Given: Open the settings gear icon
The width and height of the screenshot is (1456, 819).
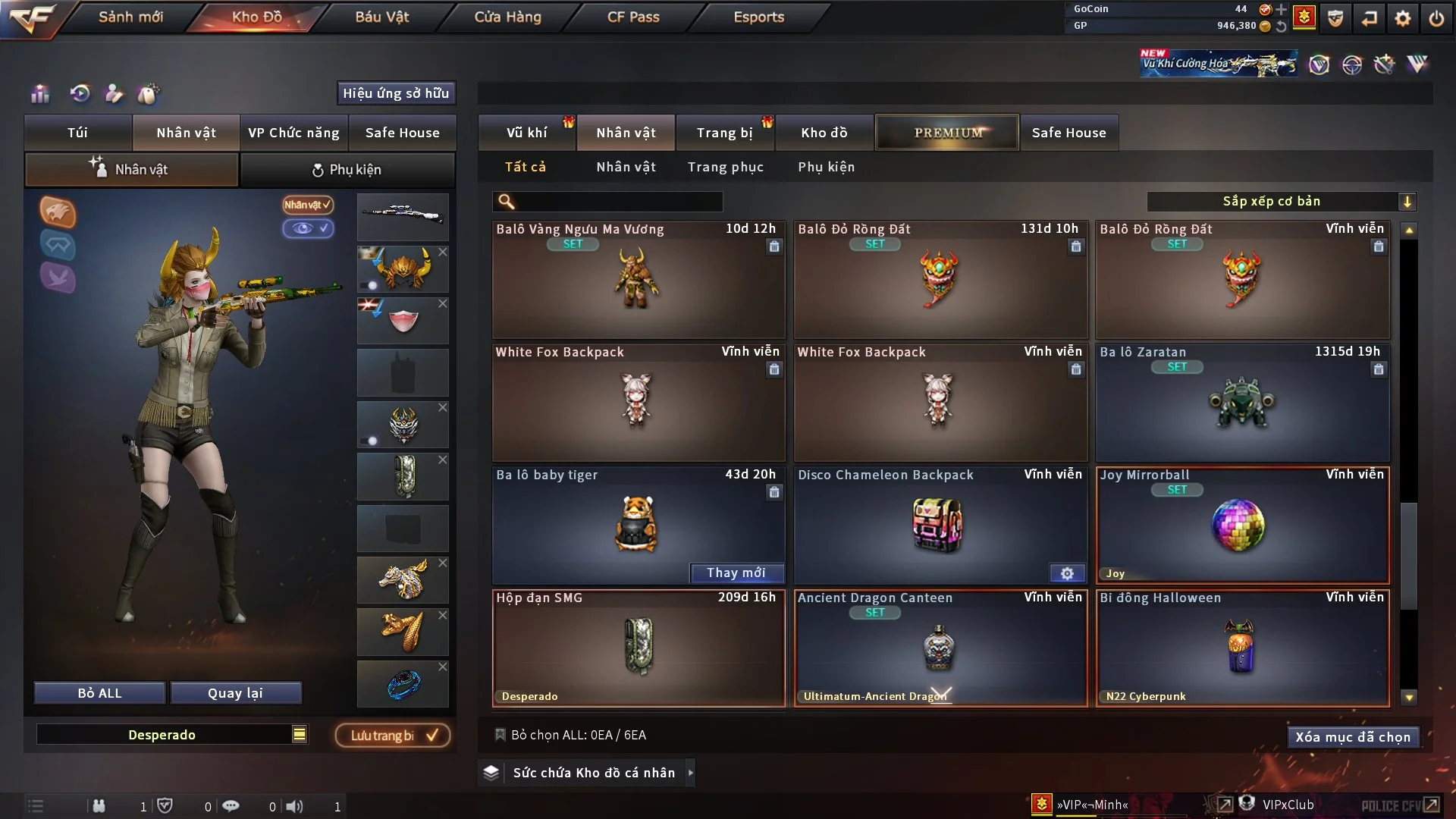Looking at the screenshot, I should [x=1402, y=18].
